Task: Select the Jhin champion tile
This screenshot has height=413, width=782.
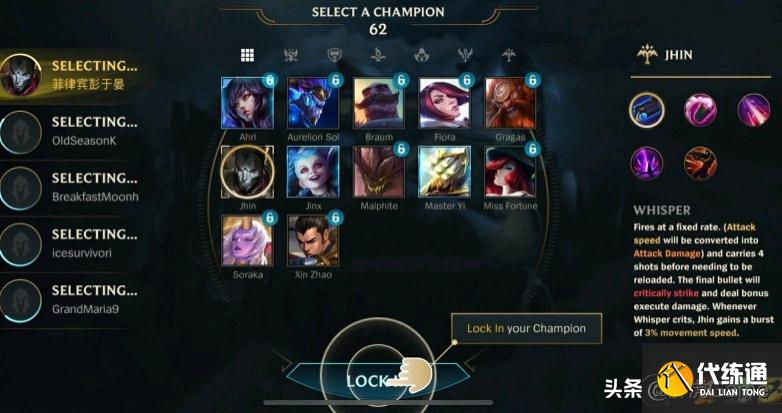Action: [x=246, y=171]
